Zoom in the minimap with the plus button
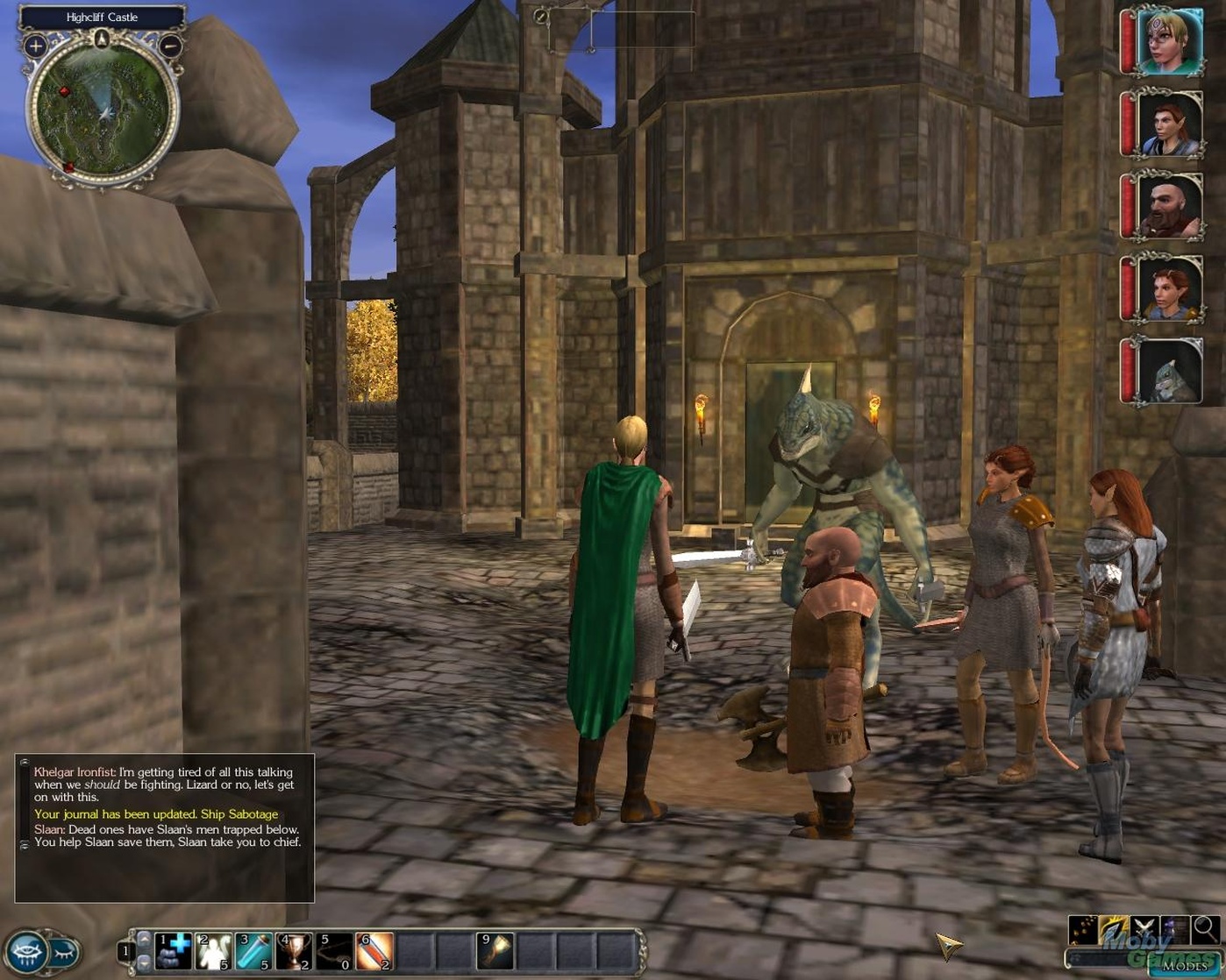 click(x=35, y=46)
